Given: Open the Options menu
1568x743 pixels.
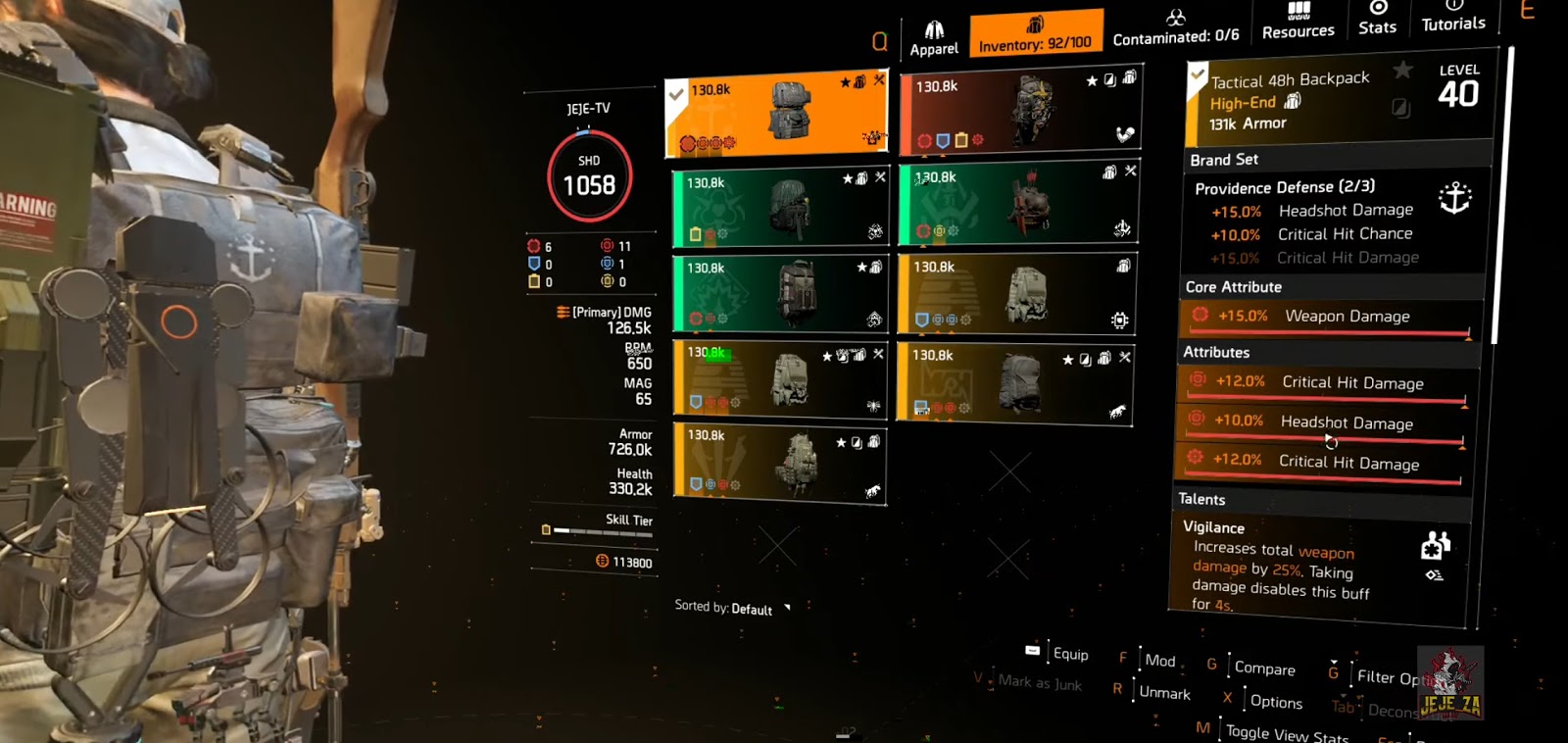Looking at the screenshot, I should tap(1276, 702).
